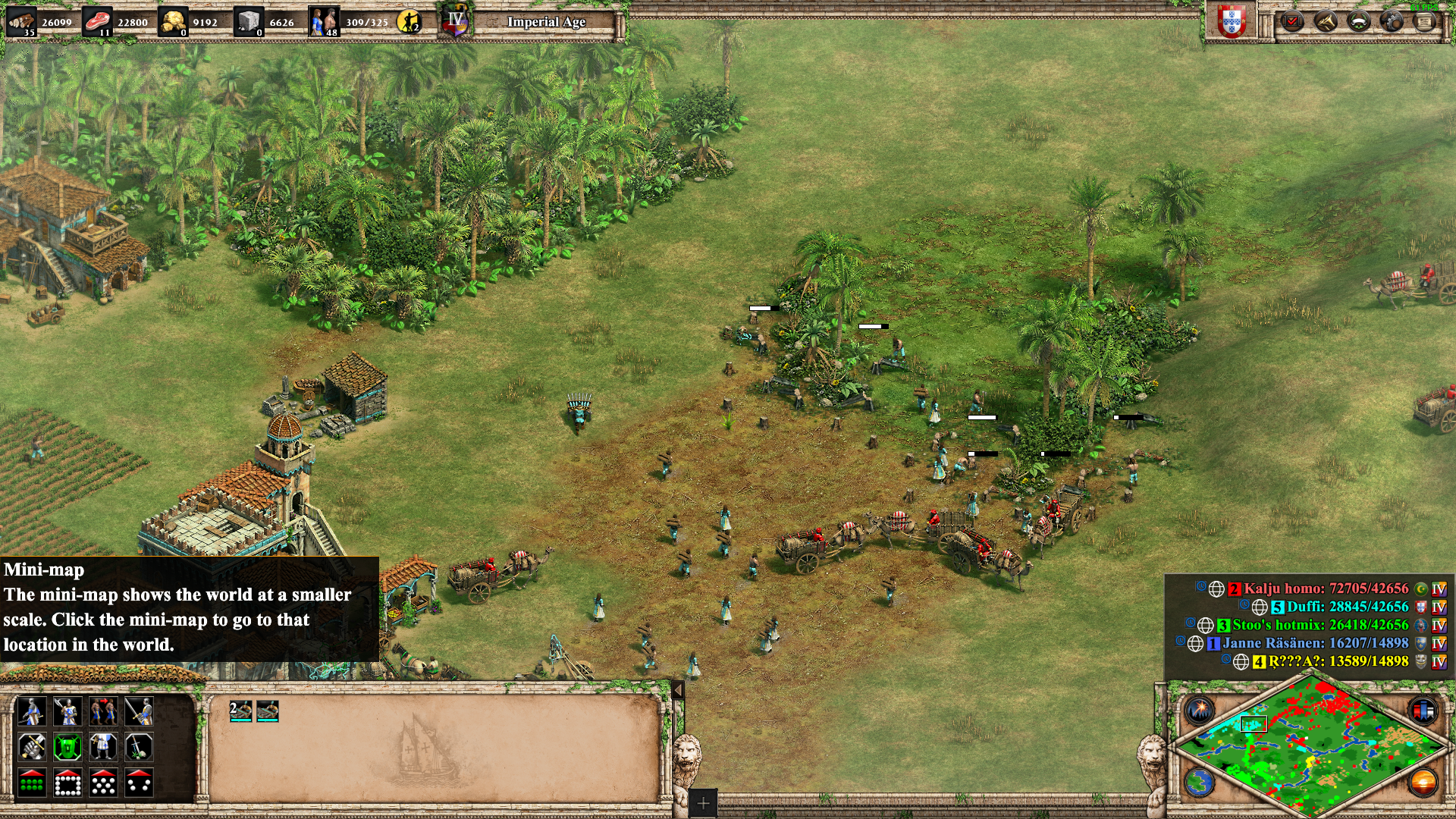Switch minimap to the globe terrain view
The image size is (1456, 819).
[1200, 782]
